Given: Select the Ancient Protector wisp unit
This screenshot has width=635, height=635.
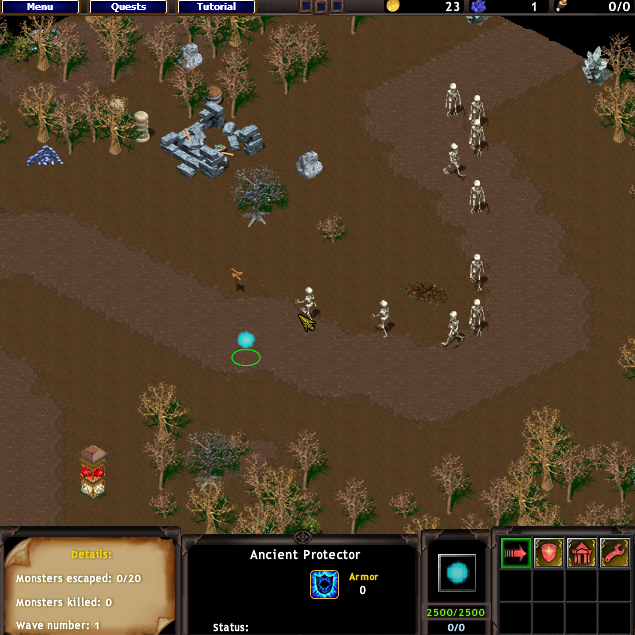Looking at the screenshot, I should [x=246, y=342].
